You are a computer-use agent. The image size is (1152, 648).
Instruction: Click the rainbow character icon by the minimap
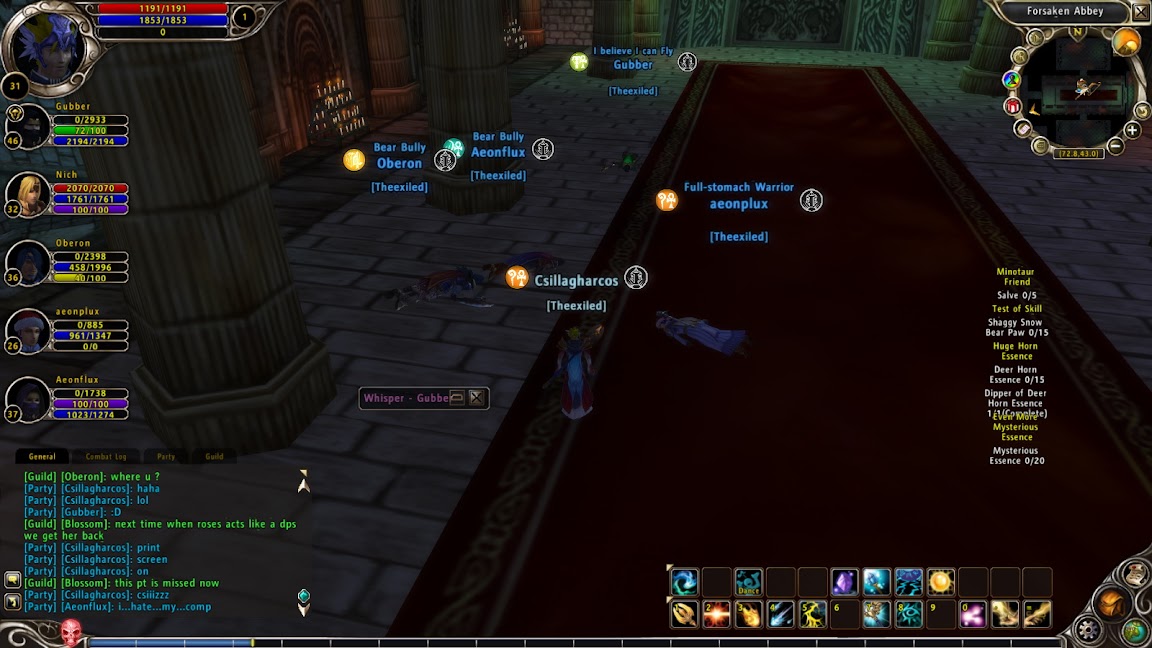[x=1012, y=80]
